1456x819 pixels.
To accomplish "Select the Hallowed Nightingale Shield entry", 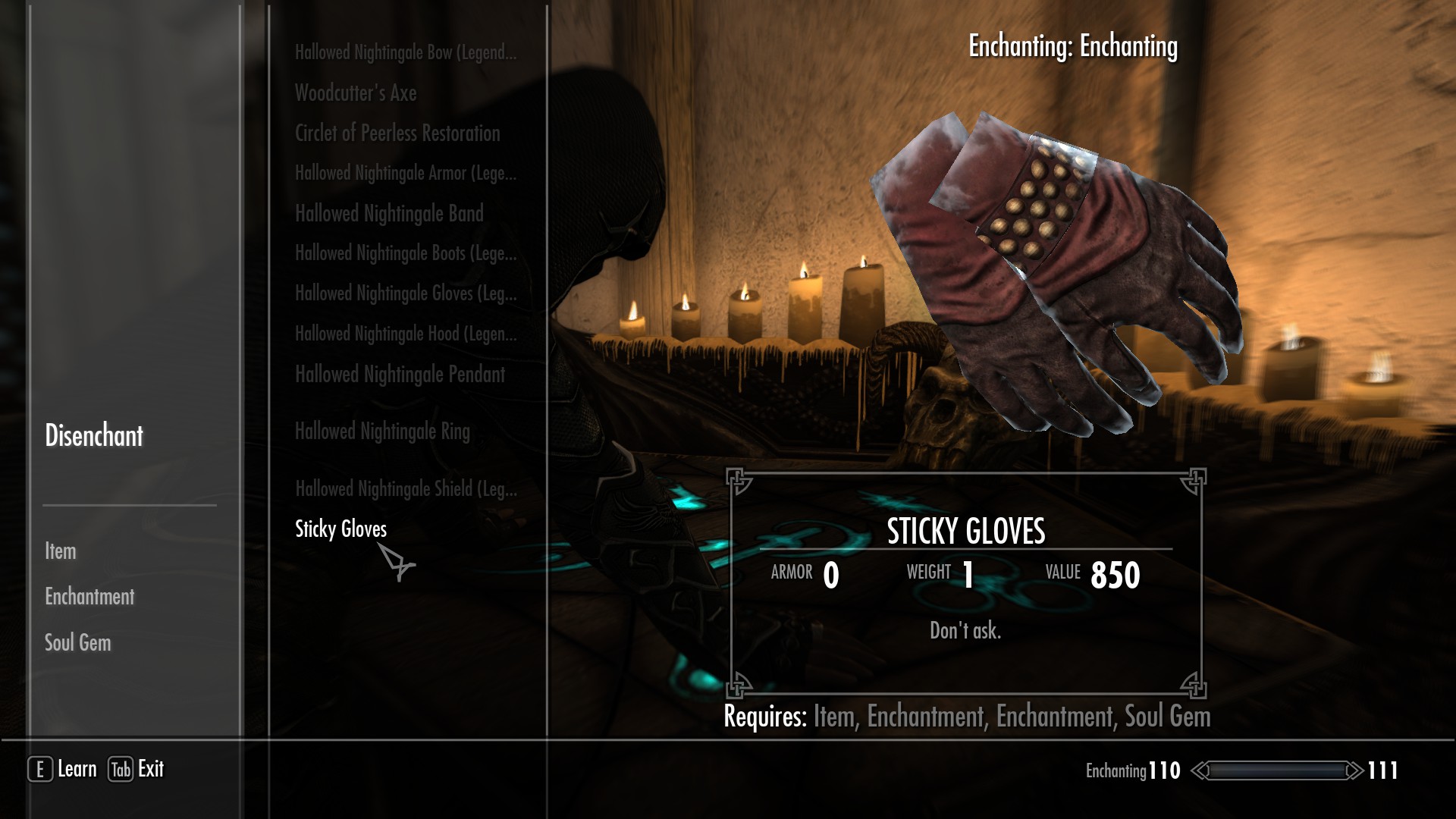I will click(406, 489).
